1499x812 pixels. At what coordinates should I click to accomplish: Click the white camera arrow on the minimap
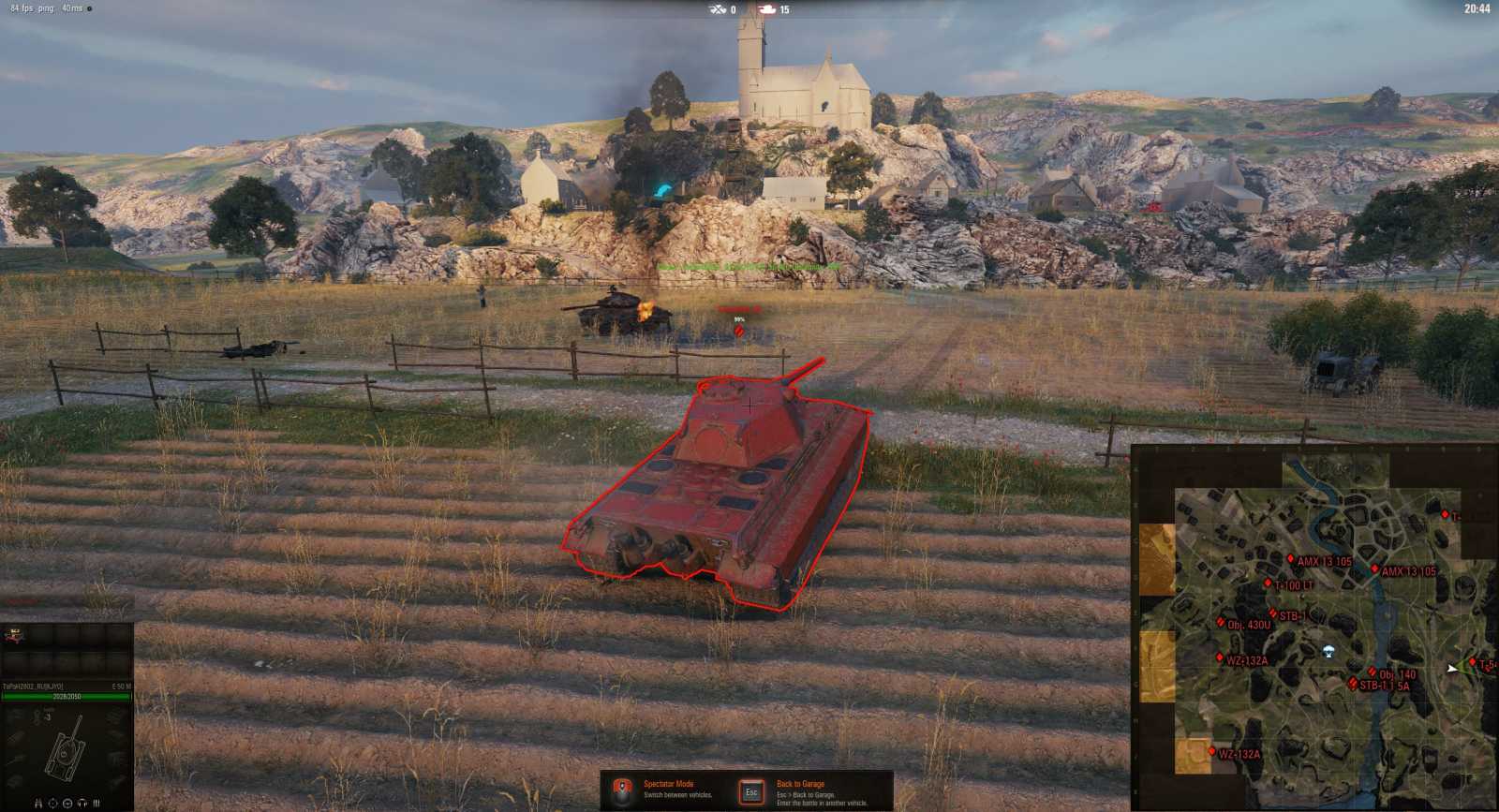pos(1452,668)
